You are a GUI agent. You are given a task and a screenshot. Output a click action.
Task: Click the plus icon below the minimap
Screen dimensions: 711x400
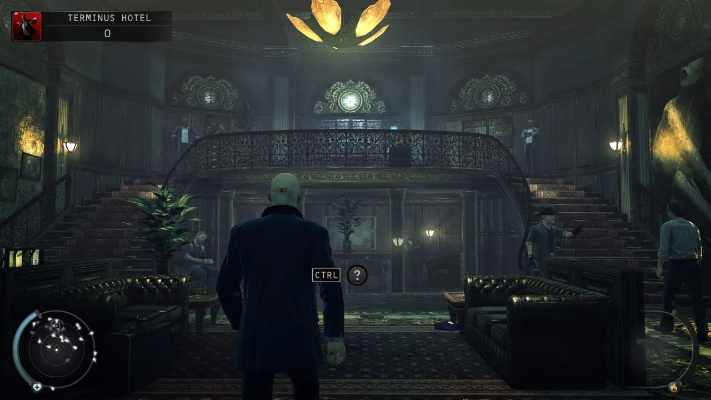click(37, 386)
